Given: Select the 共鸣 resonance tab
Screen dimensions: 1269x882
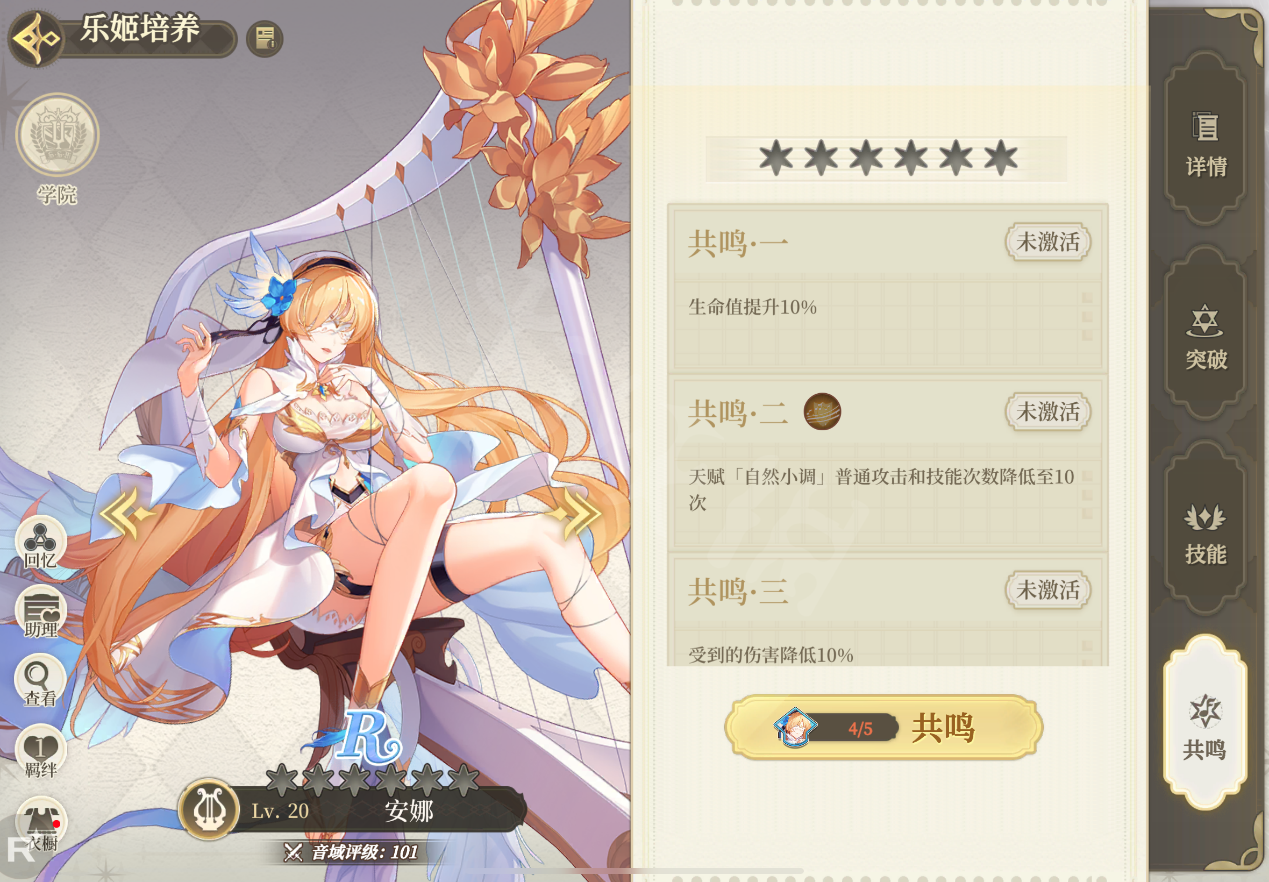Looking at the screenshot, I should coord(1205,725).
